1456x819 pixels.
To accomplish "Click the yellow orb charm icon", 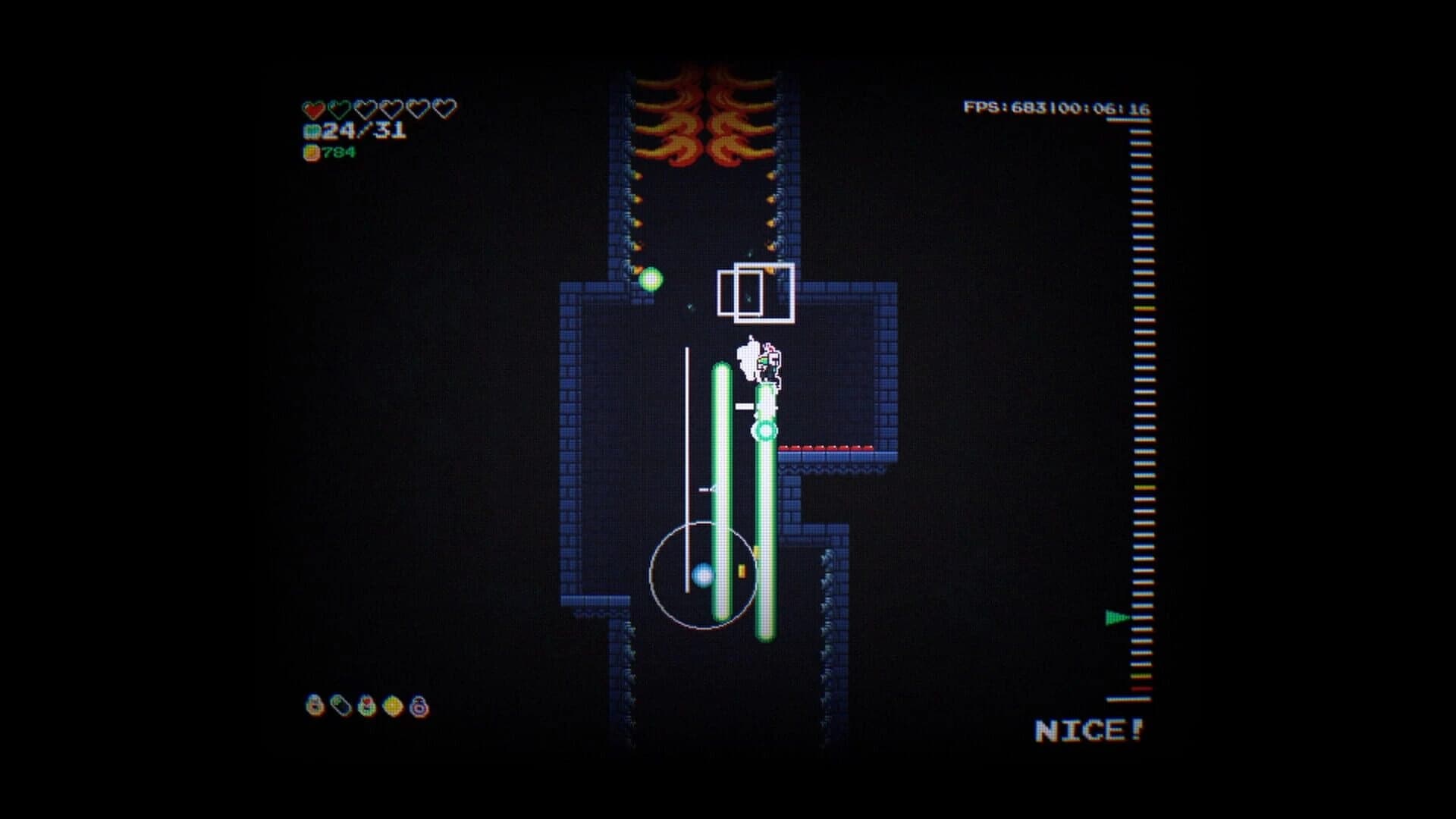I will [x=394, y=705].
